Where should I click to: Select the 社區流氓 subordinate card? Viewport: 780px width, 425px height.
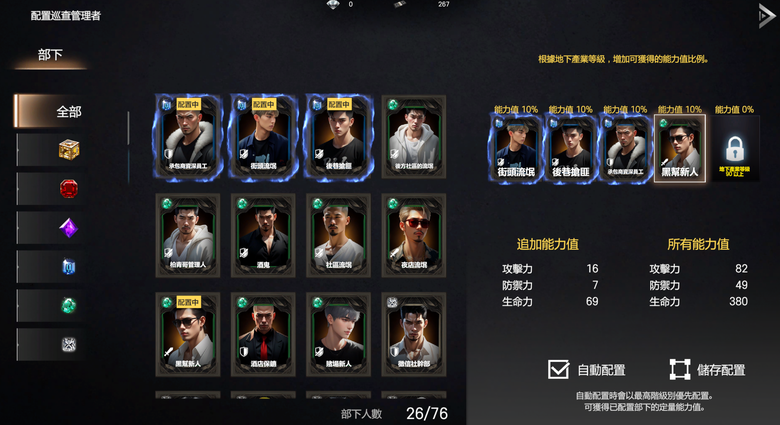(338, 235)
